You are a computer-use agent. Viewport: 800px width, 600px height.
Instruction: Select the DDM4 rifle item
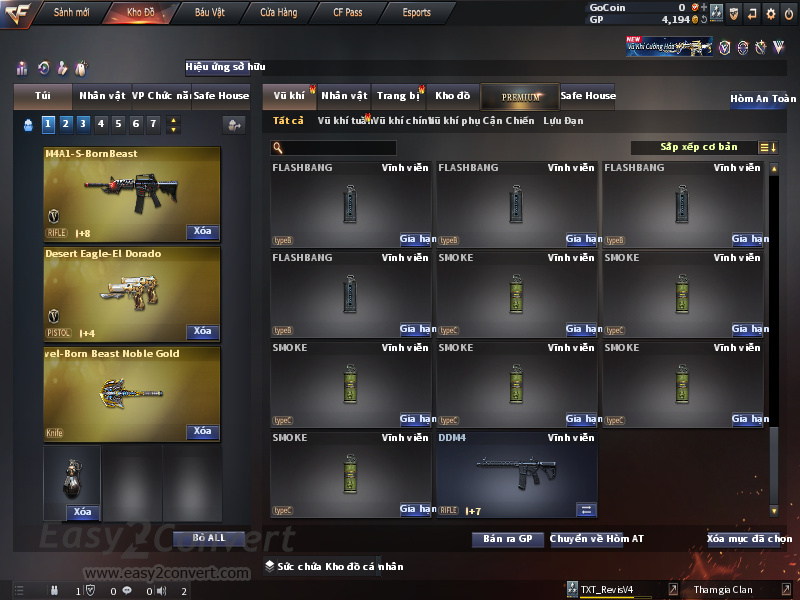point(516,474)
